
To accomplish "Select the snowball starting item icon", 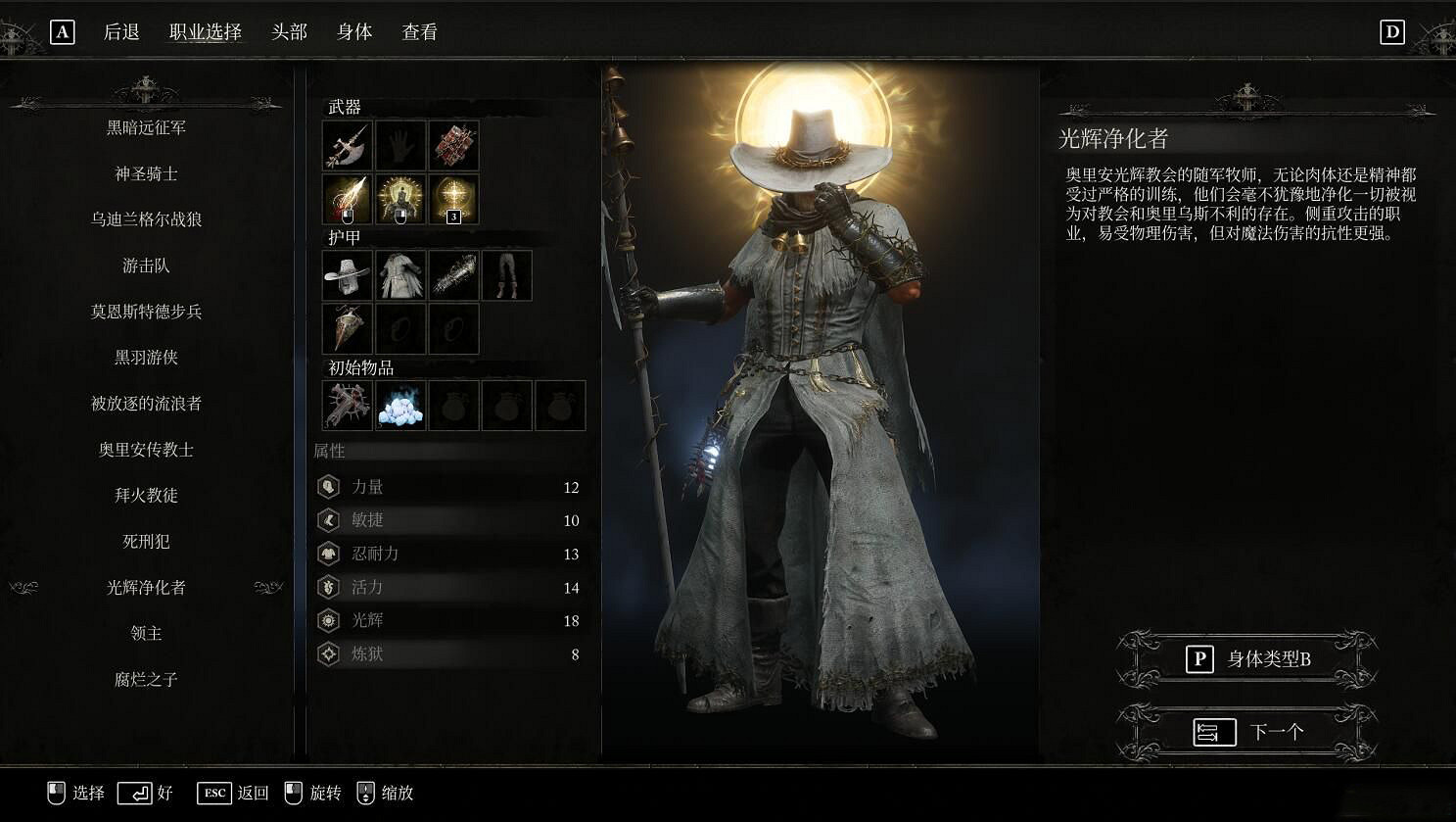I will click(x=399, y=406).
